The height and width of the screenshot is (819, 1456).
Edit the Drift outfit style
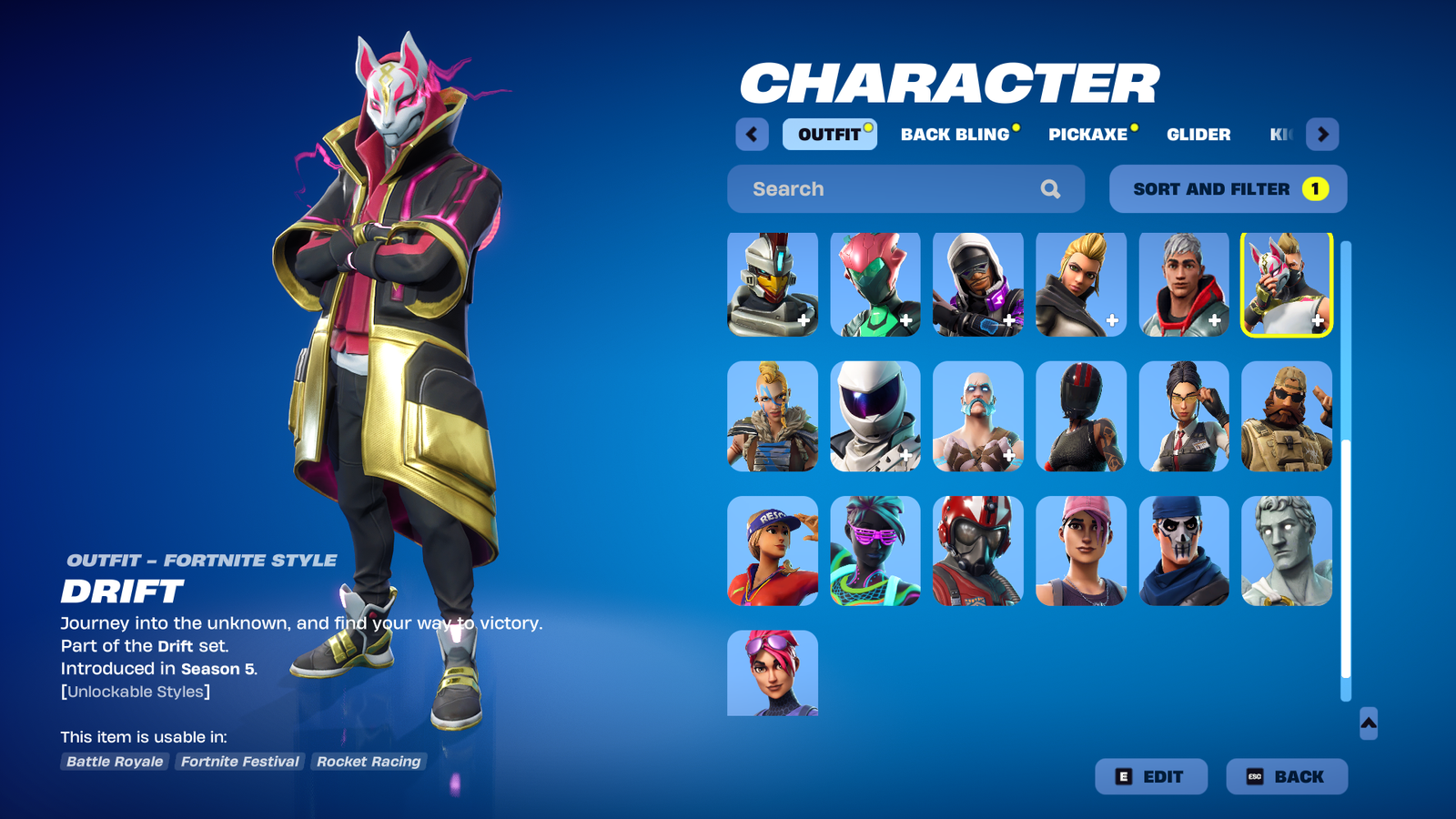coord(1151,776)
